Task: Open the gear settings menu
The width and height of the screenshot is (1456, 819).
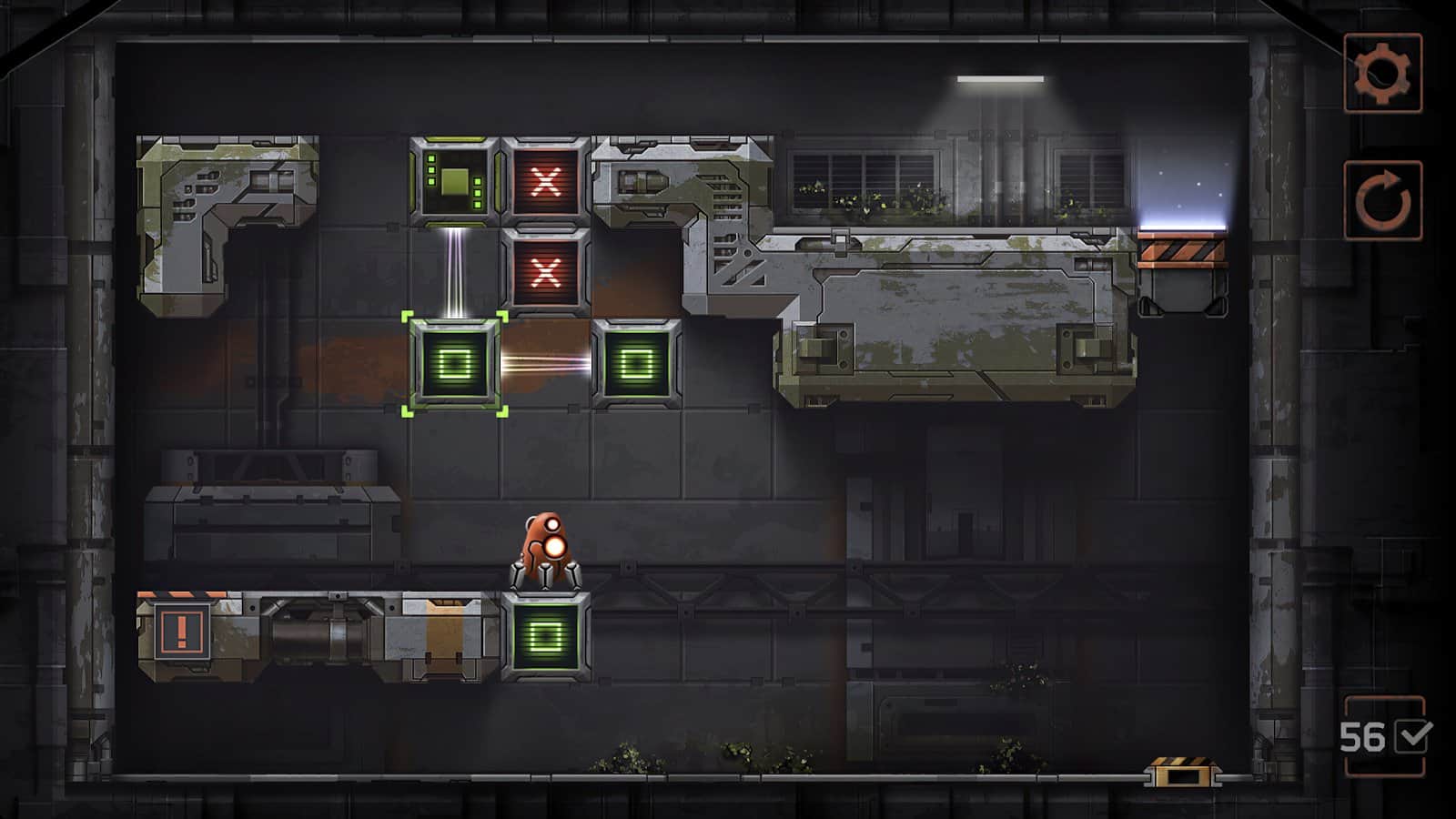Action: pos(1382,73)
